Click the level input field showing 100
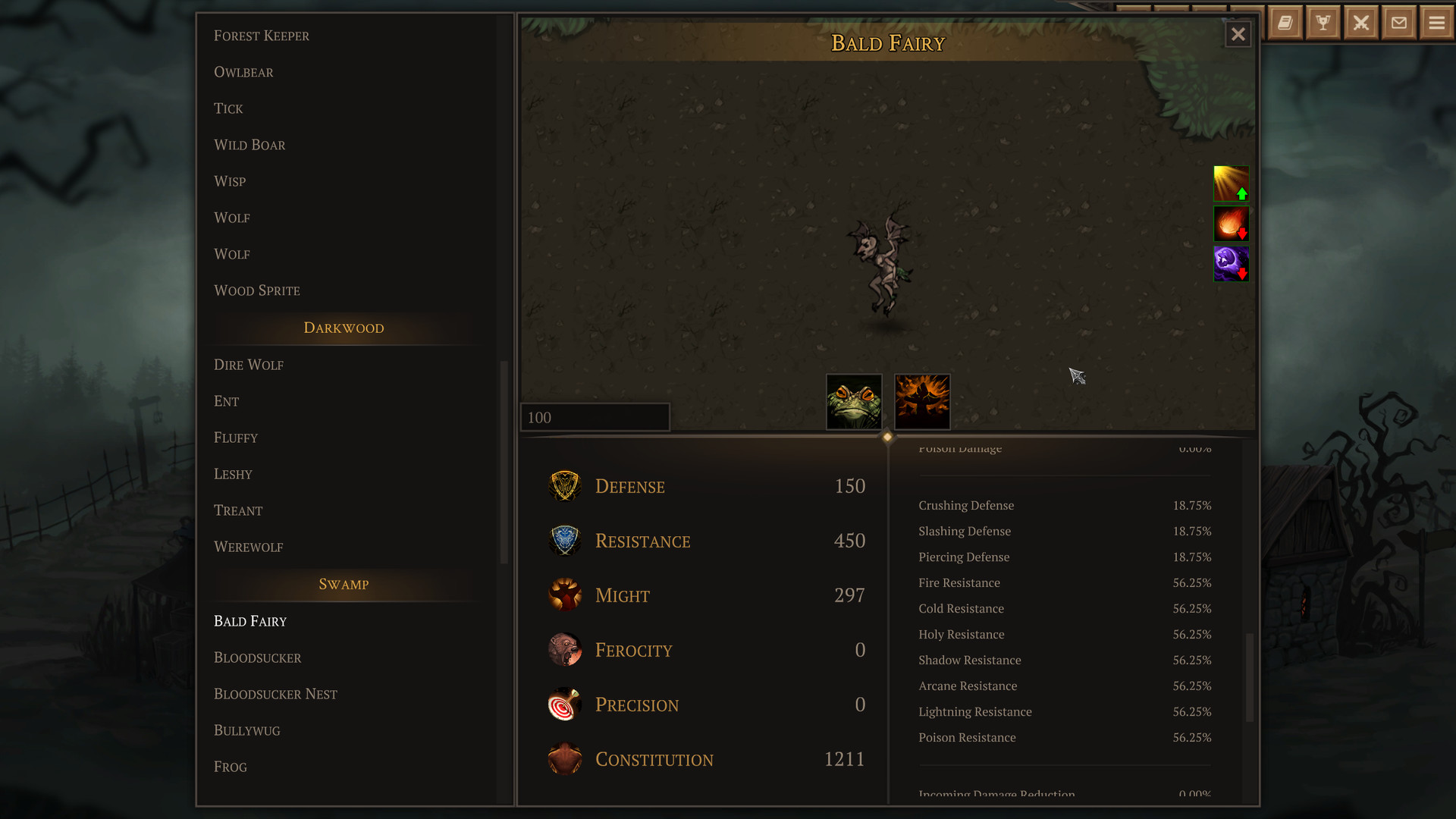Screen dimensions: 1456x819 click(595, 418)
